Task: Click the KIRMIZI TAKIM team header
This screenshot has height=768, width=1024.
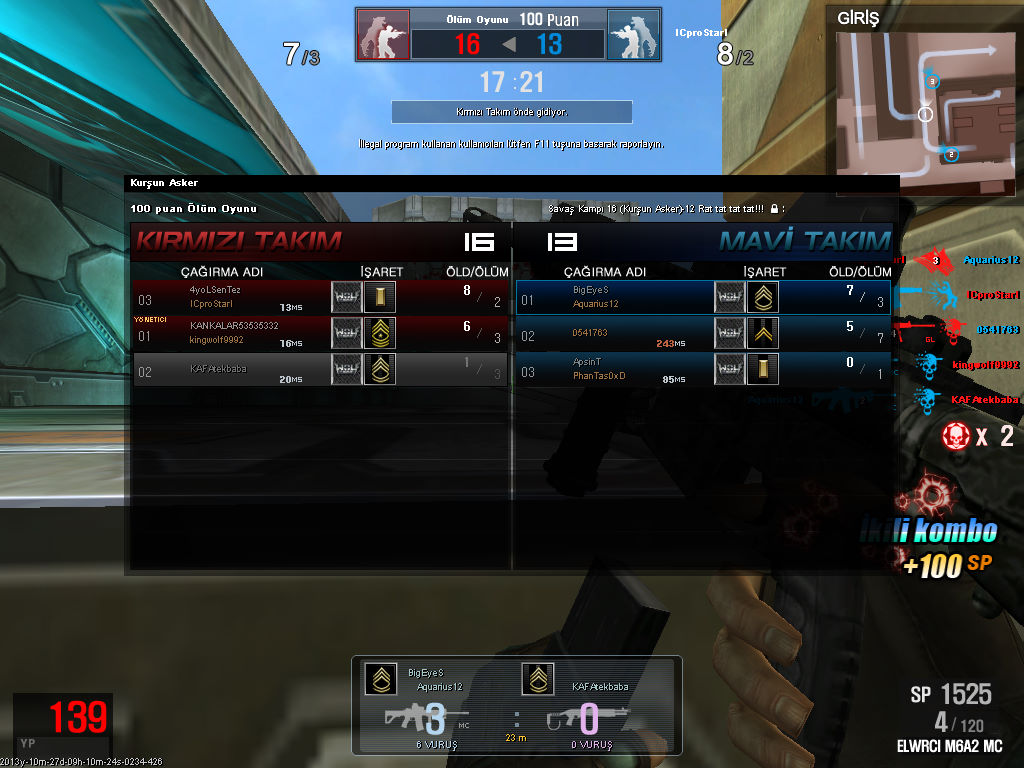Action: tap(238, 241)
